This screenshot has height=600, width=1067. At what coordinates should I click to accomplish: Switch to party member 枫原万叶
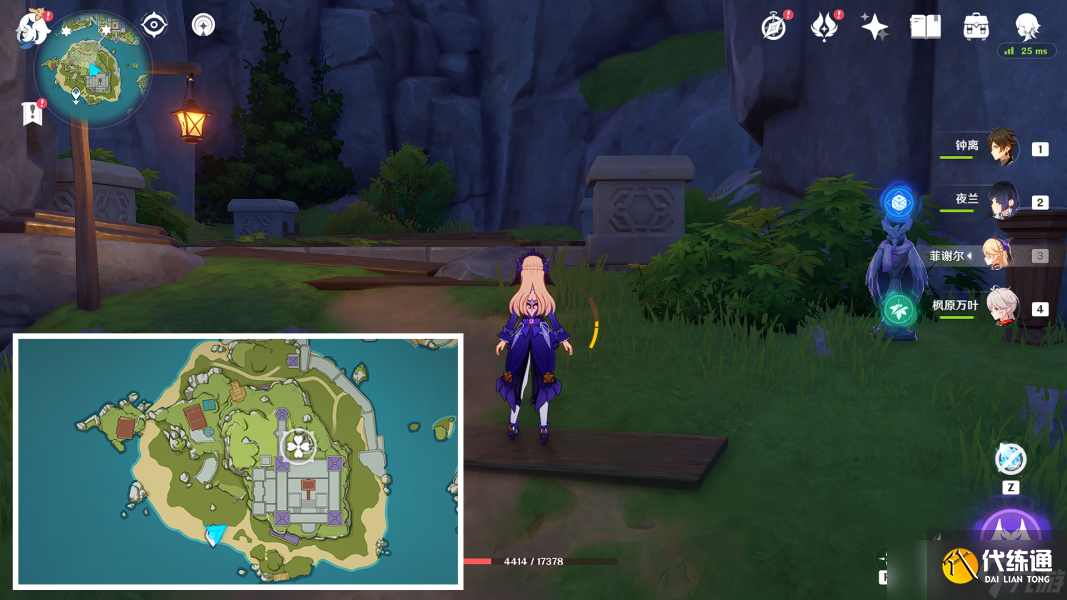1002,307
